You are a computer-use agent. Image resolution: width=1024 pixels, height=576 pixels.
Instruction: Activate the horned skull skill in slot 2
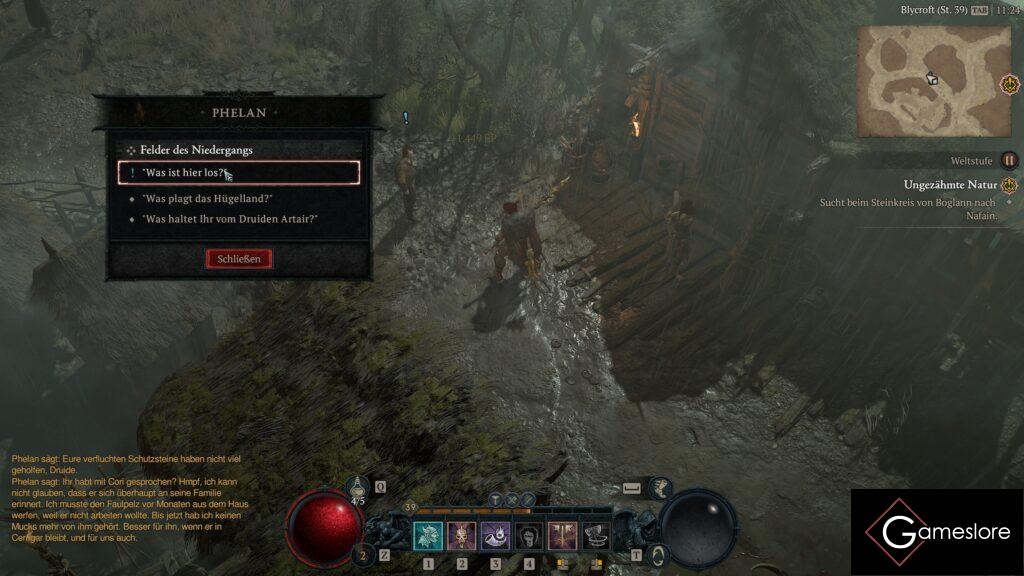[x=462, y=537]
